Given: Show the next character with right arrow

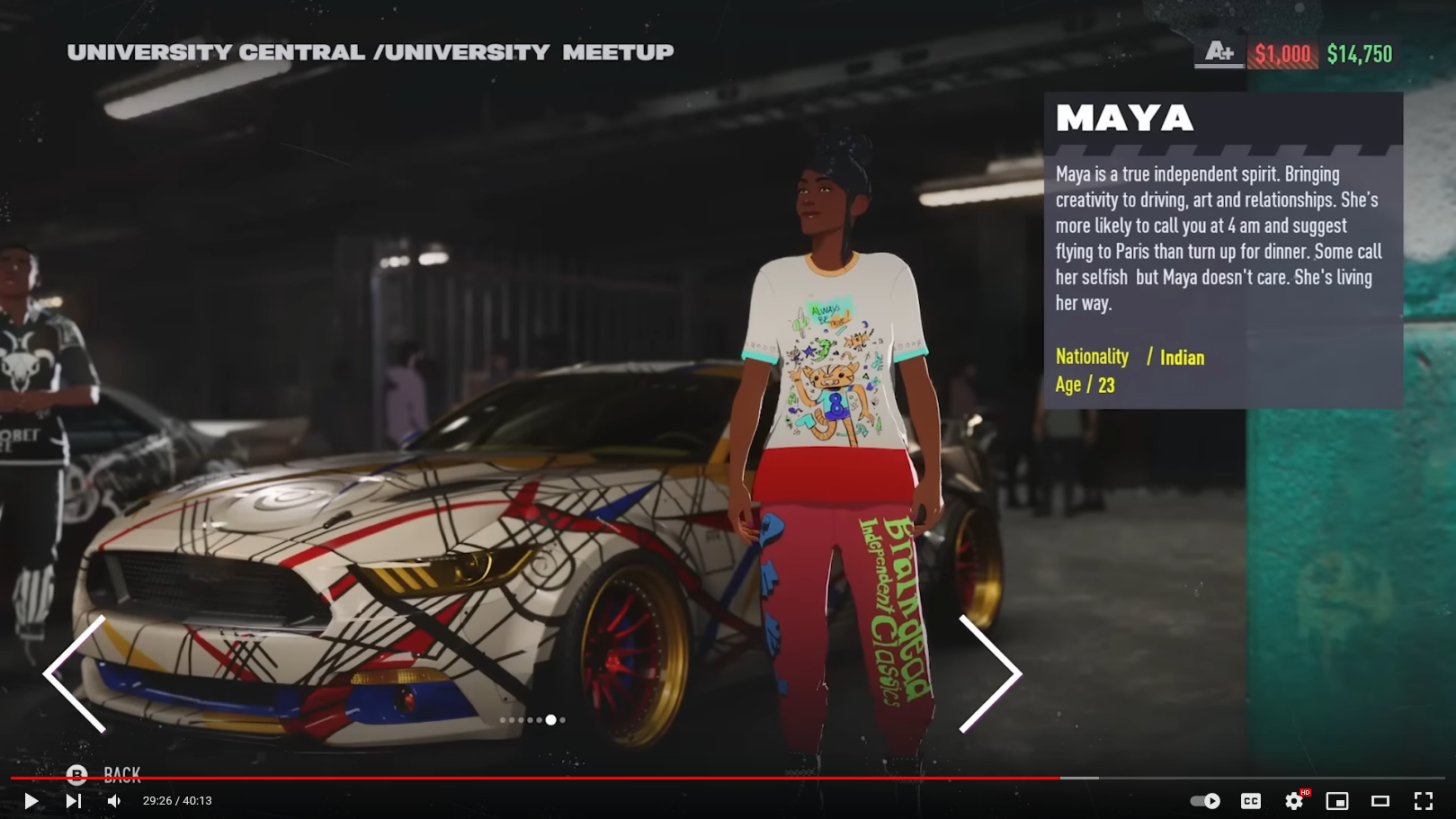Looking at the screenshot, I should pos(989,673).
